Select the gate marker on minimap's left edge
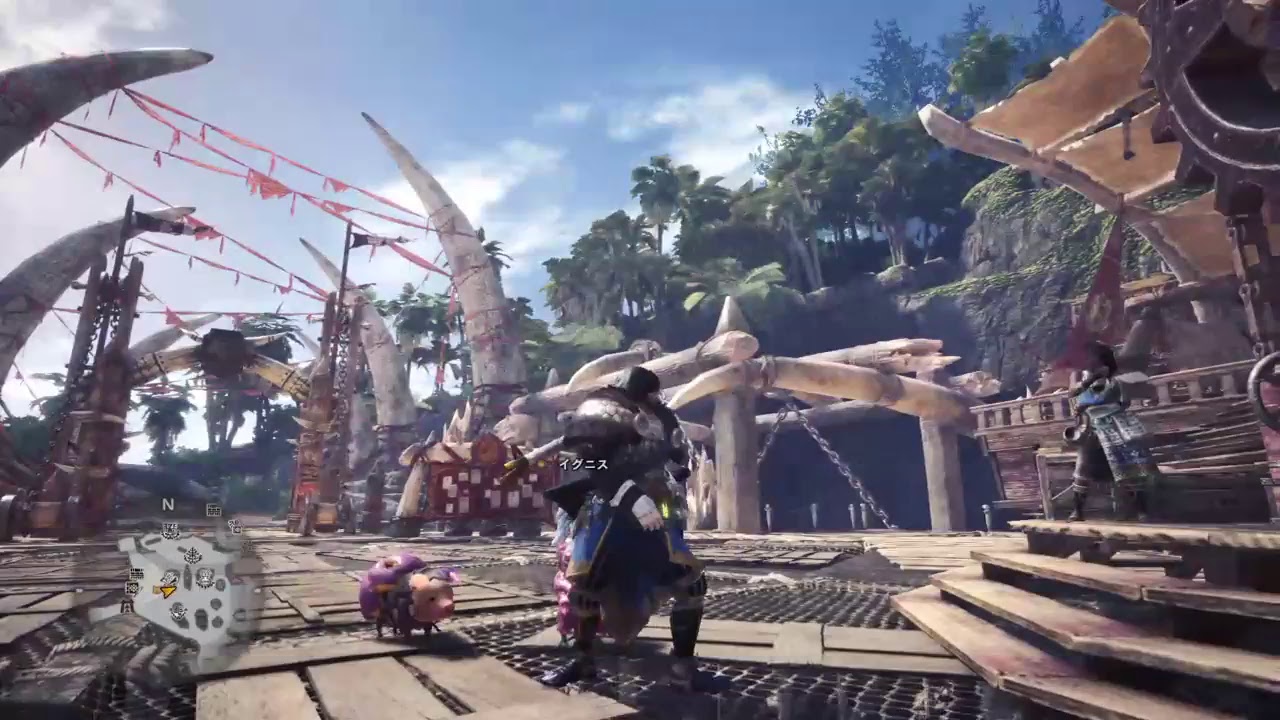Screen dimensions: 1280x720 [128, 605]
